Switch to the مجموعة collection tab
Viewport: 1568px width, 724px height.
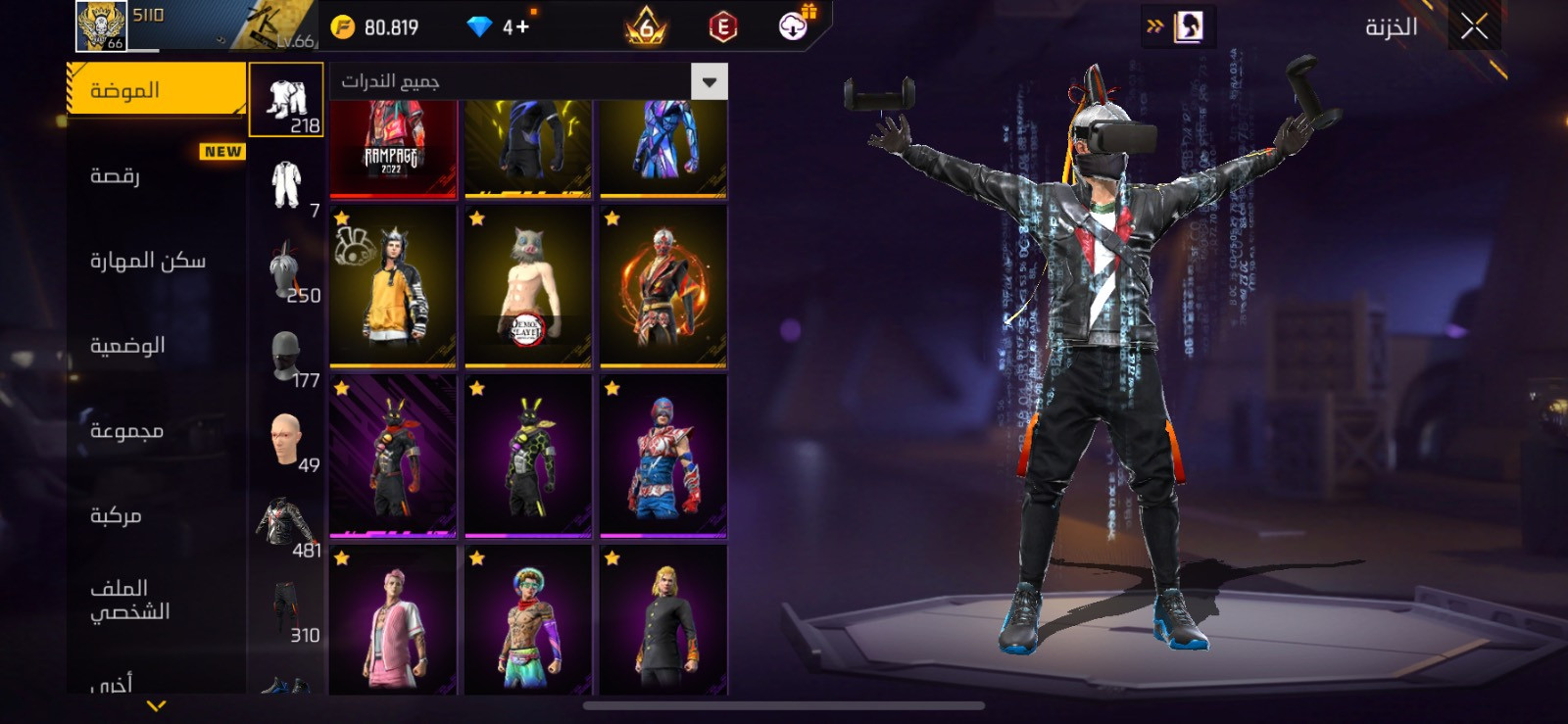[x=155, y=431]
